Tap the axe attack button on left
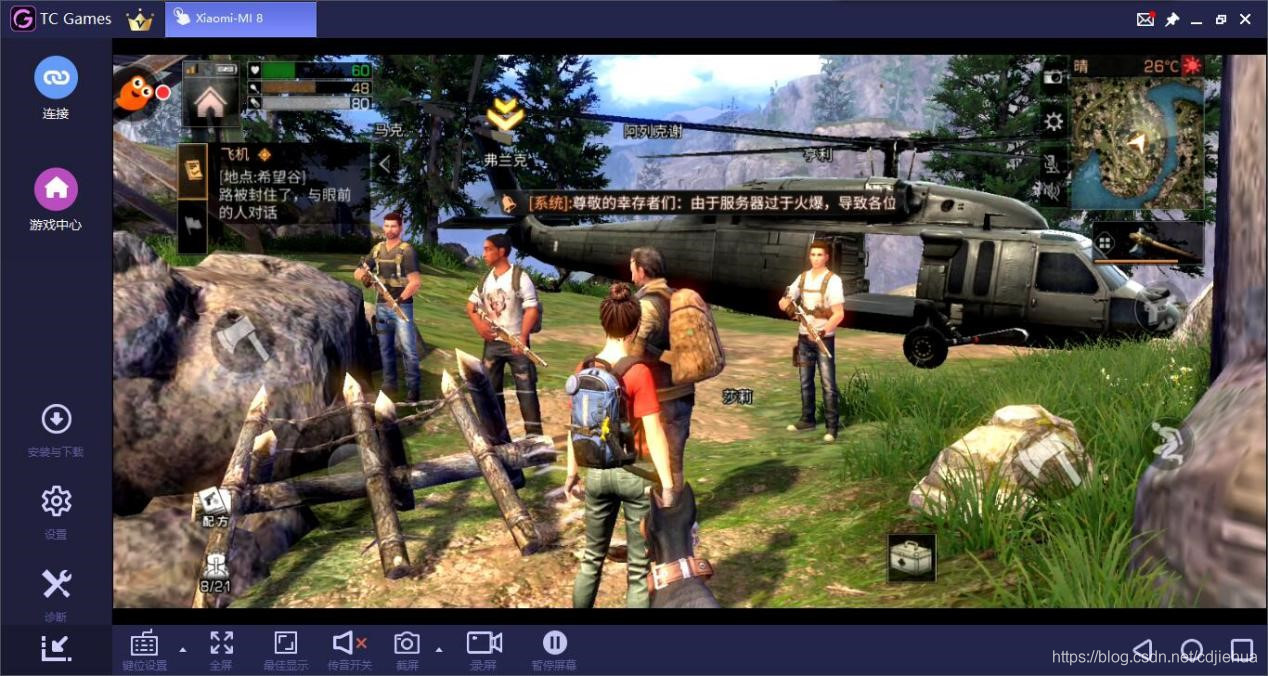This screenshot has height=676, width=1268. click(x=242, y=338)
